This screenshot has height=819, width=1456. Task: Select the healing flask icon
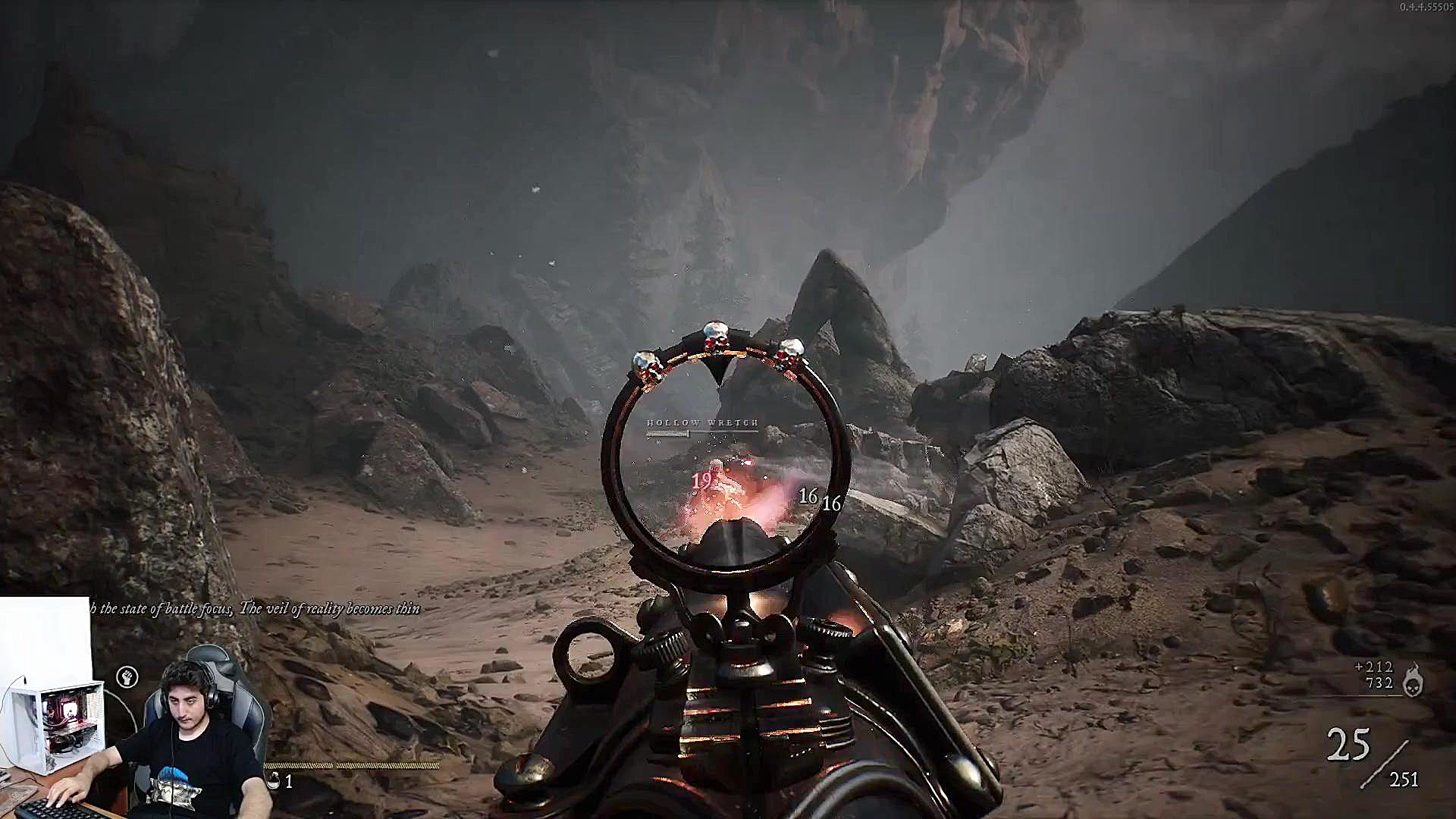[274, 780]
